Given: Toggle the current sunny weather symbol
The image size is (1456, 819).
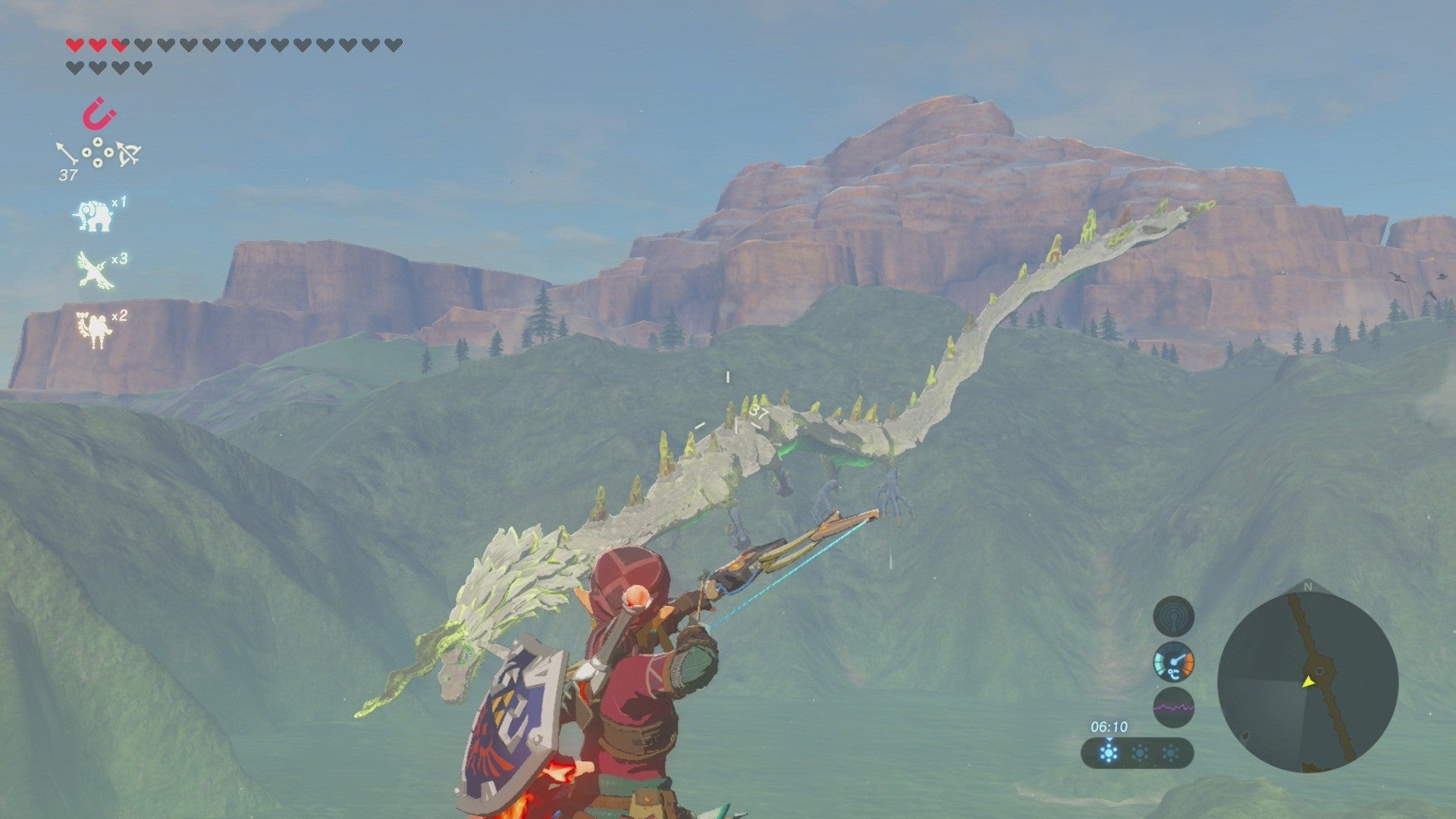Looking at the screenshot, I should (1109, 754).
